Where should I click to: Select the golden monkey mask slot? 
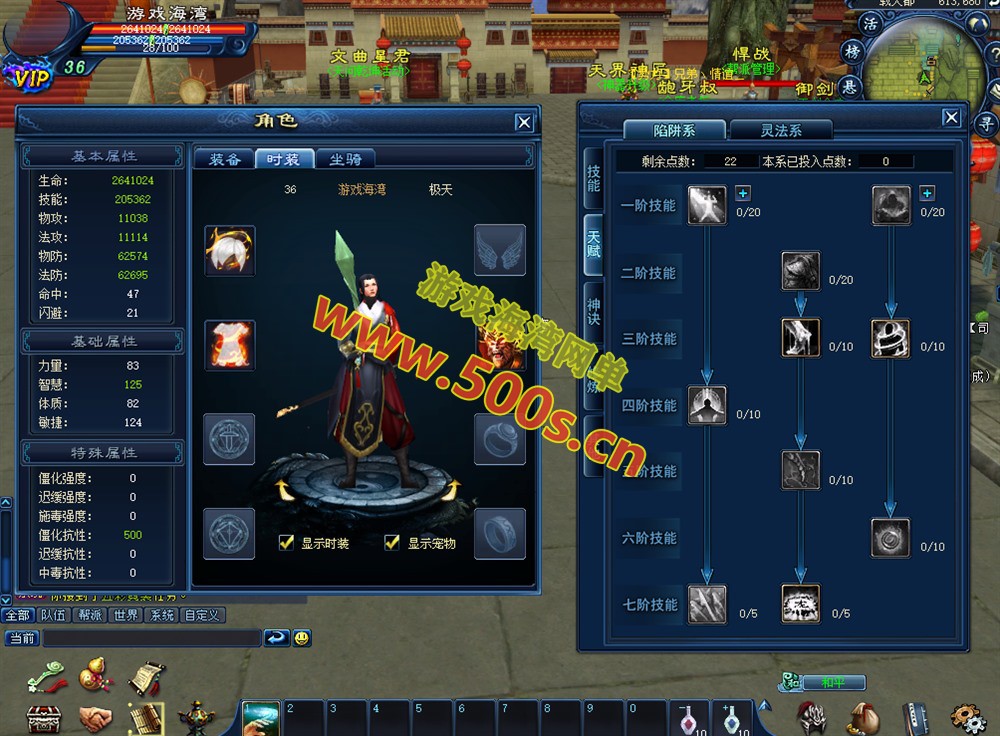499,345
